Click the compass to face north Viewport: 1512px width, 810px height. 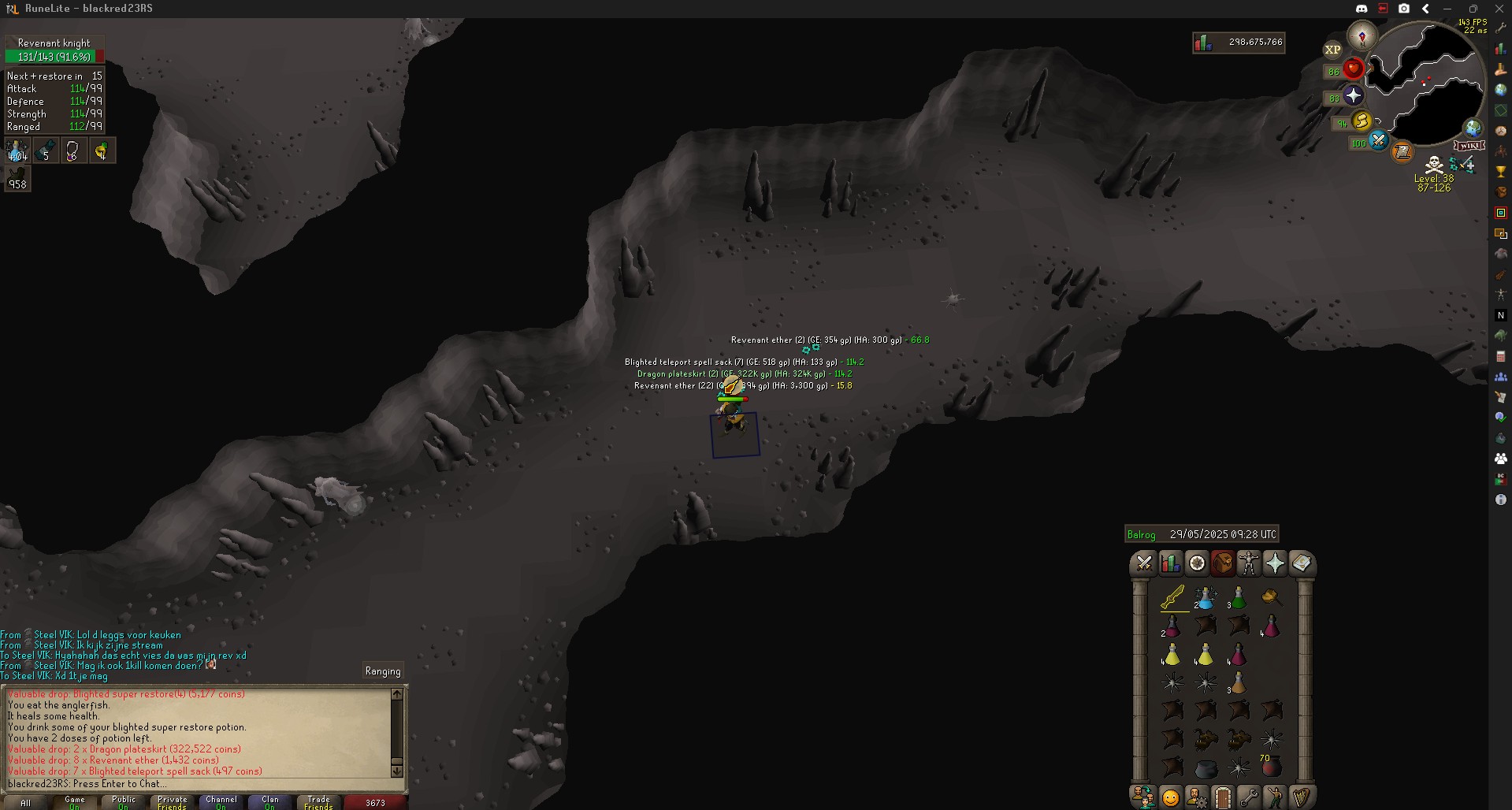(1362, 36)
